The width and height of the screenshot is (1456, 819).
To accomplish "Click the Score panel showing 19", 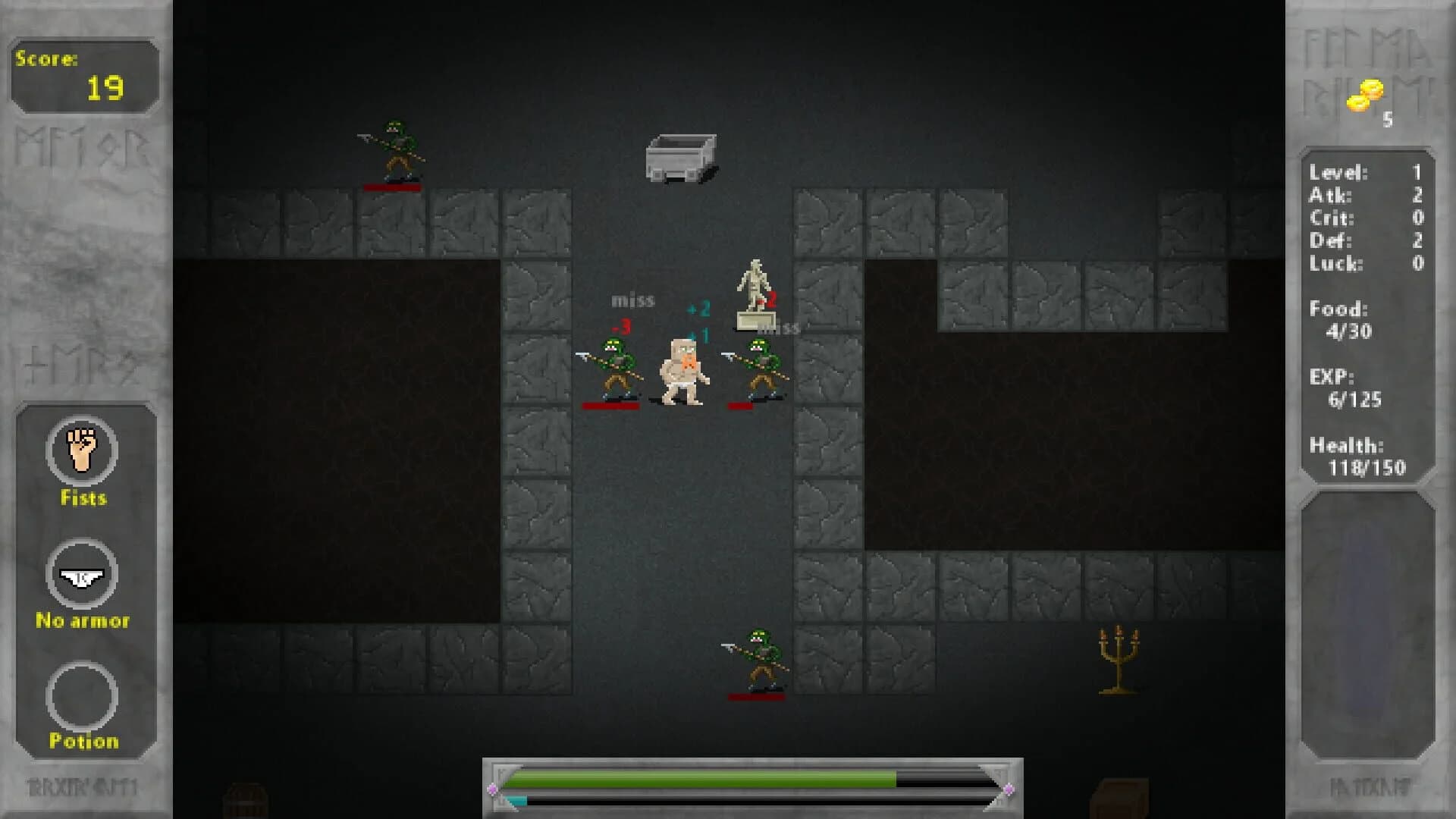I will 82,76.
